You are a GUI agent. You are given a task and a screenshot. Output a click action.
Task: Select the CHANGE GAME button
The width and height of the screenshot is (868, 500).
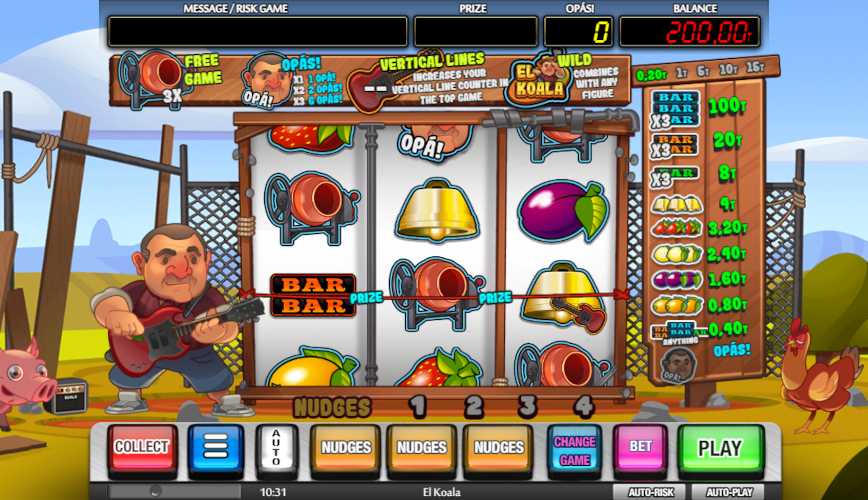tap(574, 448)
